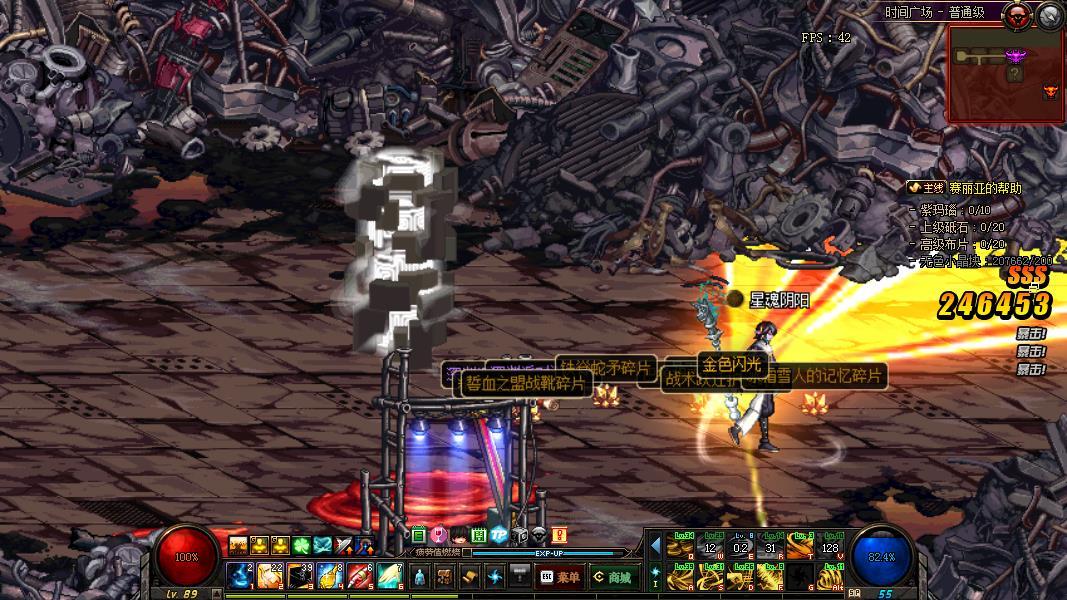Use the blue potion in quick slot 1
This screenshot has height=600, width=1067.
coord(241,576)
